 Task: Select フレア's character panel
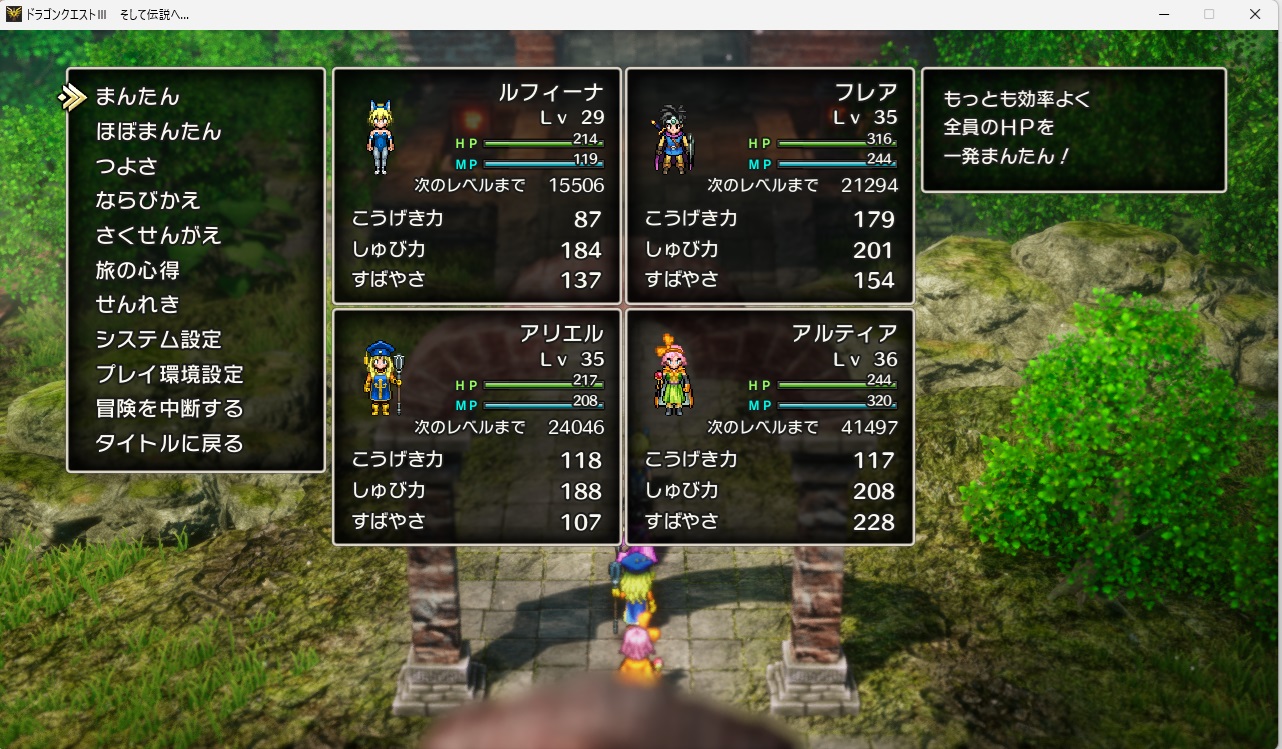coord(769,186)
